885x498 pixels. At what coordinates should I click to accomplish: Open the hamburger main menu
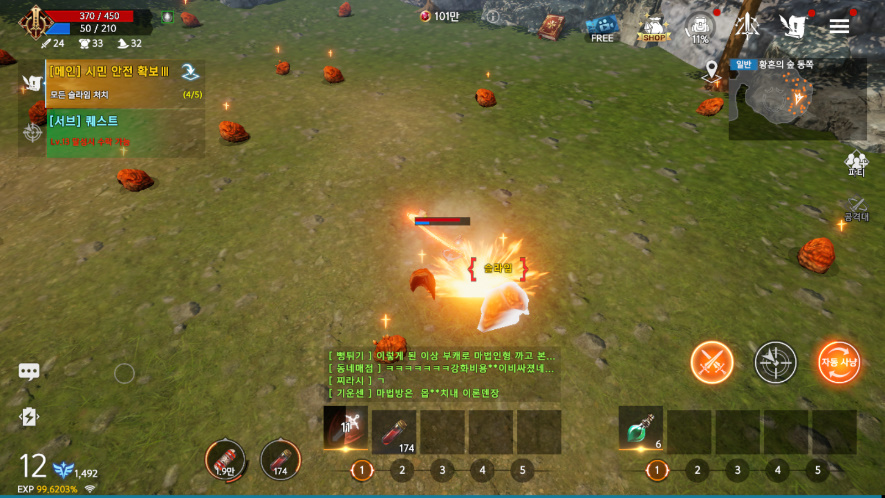pyautogui.click(x=839, y=26)
